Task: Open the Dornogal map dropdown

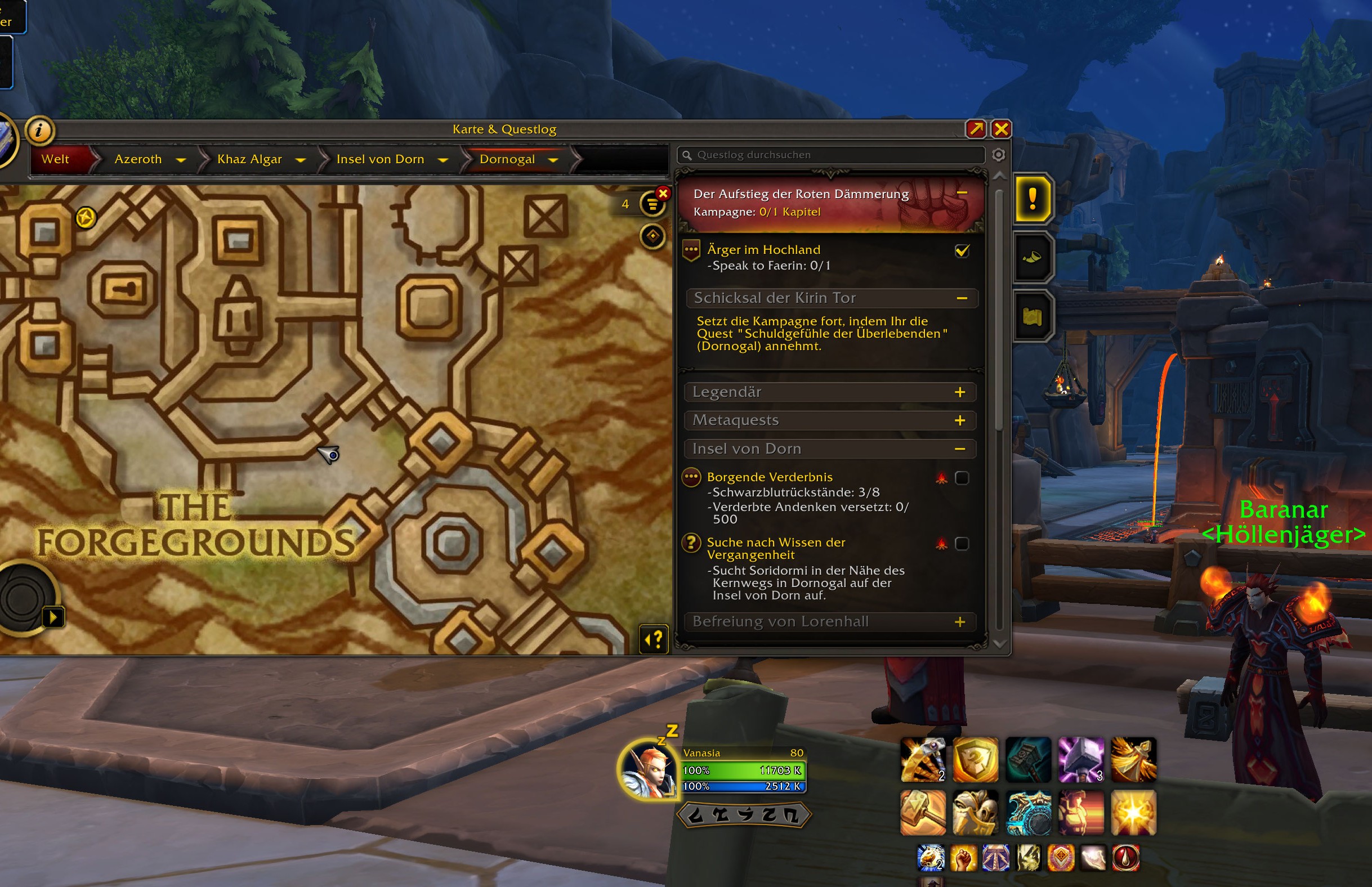Action: (x=553, y=160)
